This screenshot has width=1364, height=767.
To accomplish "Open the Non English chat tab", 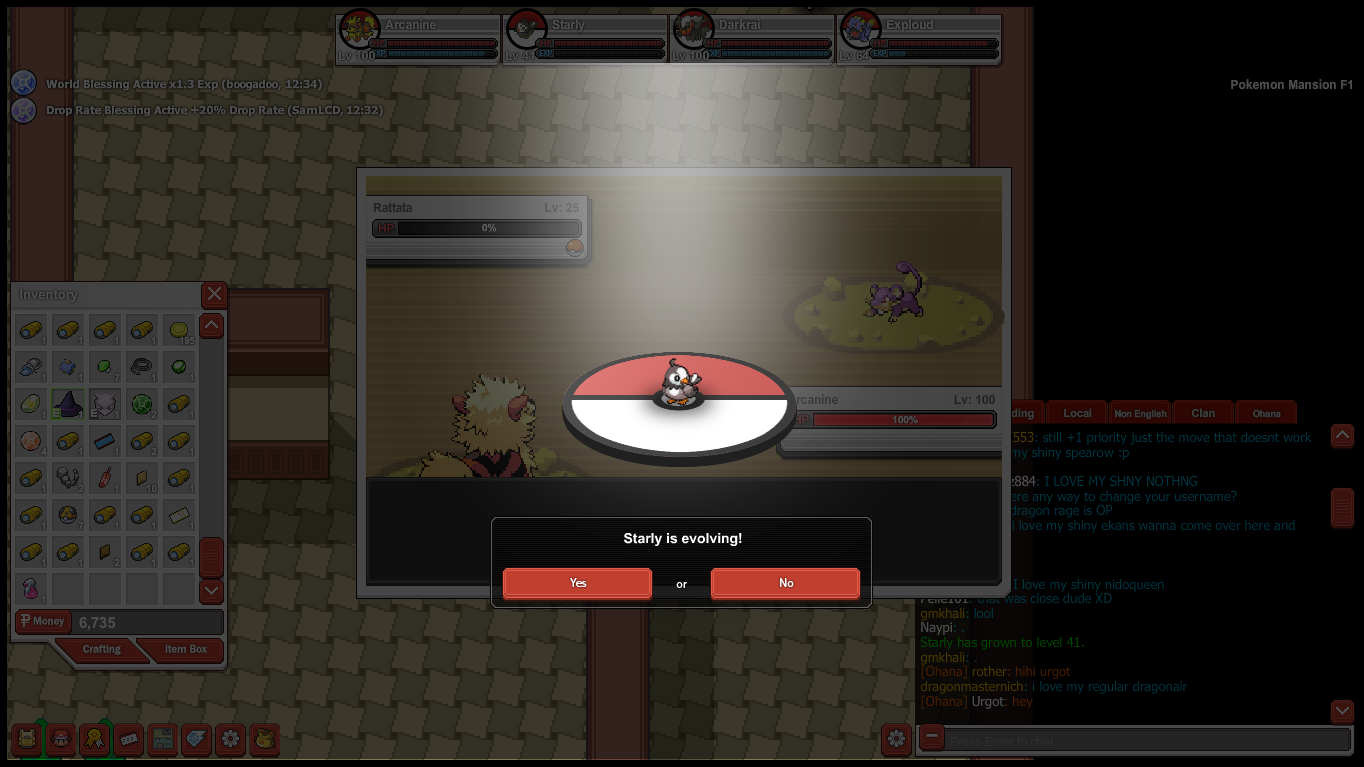I will tap(1140, 413).
